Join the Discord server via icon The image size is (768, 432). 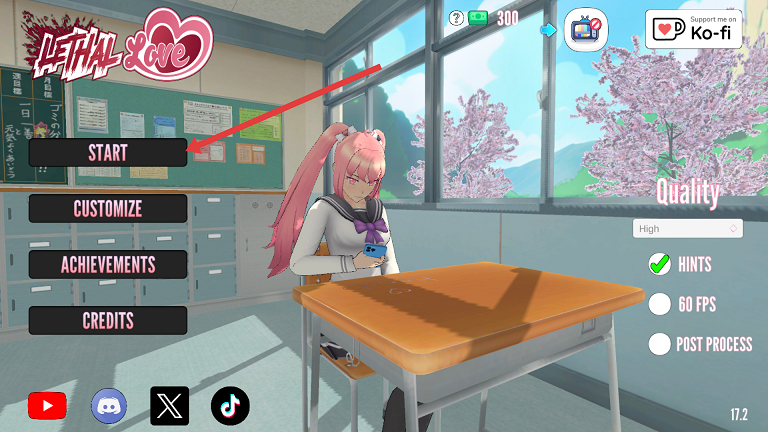109,405
